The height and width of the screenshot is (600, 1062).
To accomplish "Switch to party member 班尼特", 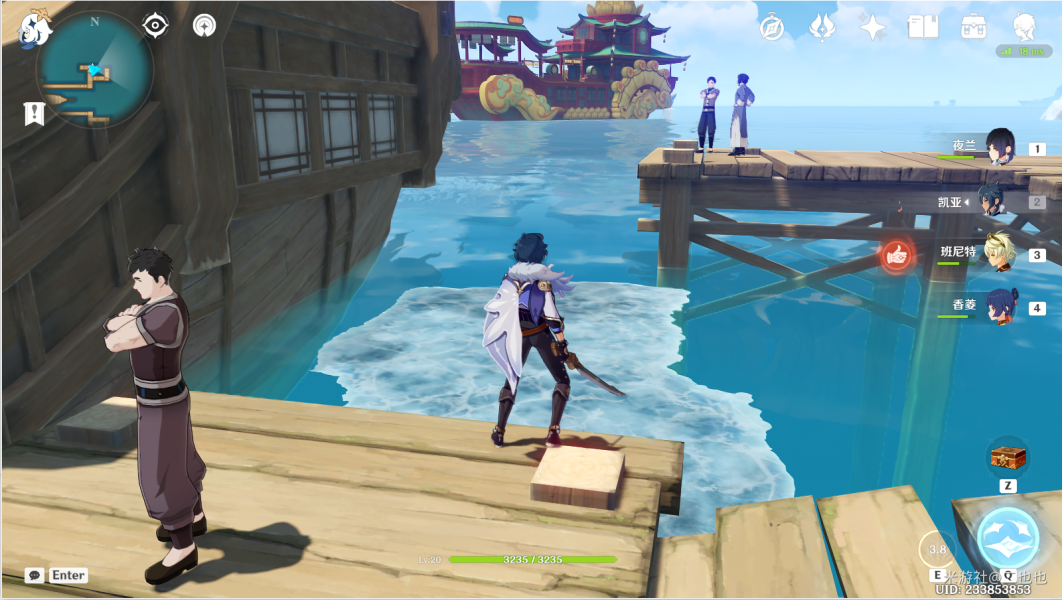I will click(997, 254).
